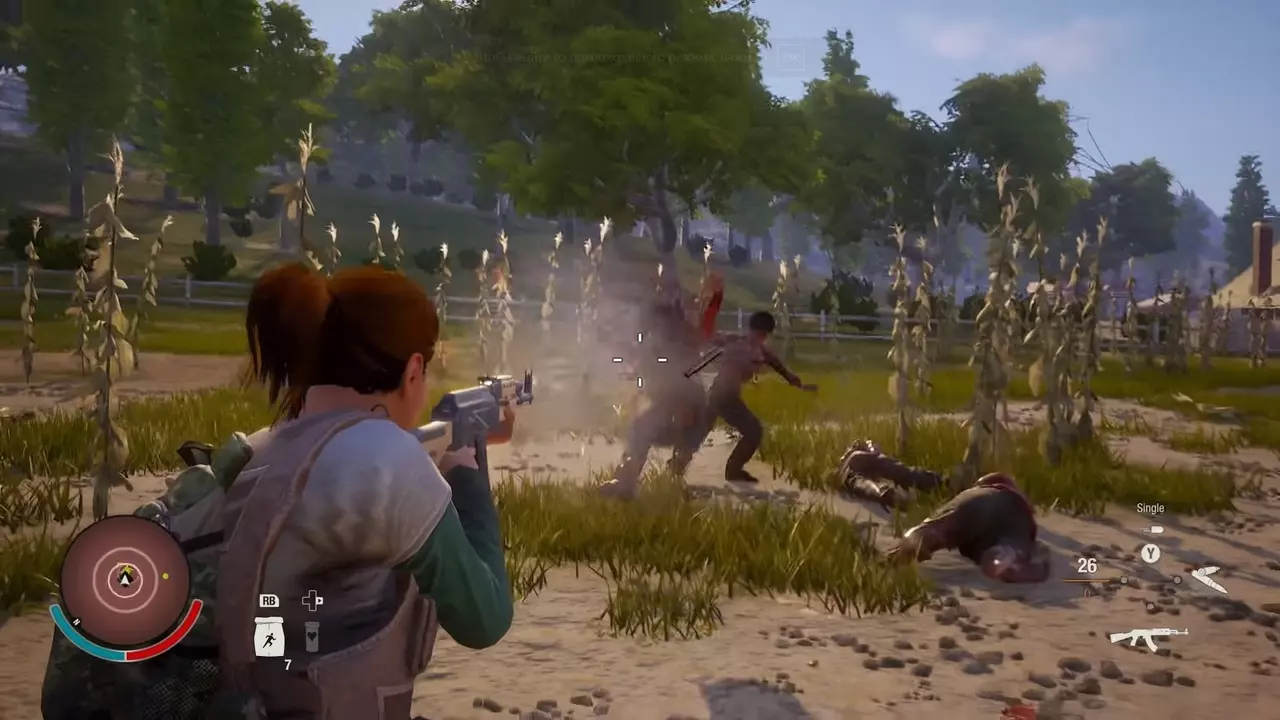Toggle the Single fire mode label
Viewport: 1280px width, 720px height.
point(1150,508)
